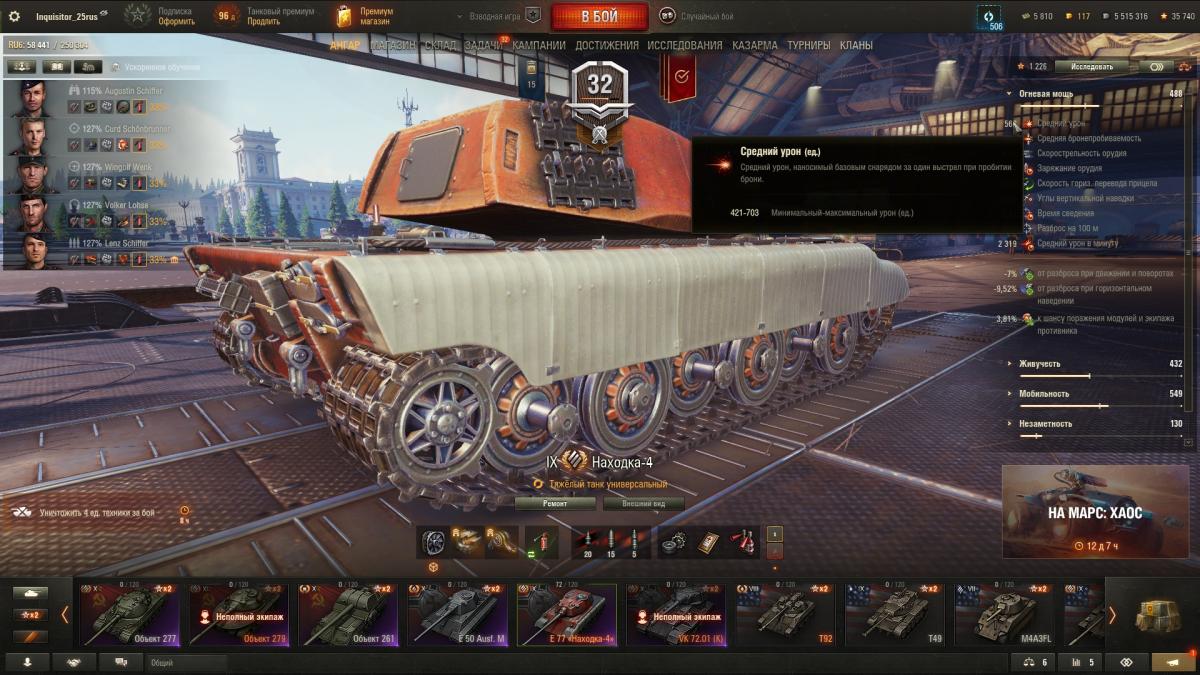Go to the ДОСТИЖЕНИЯ tab
Viewport: 1200px width, 675px height.
[x=607, y=45]
